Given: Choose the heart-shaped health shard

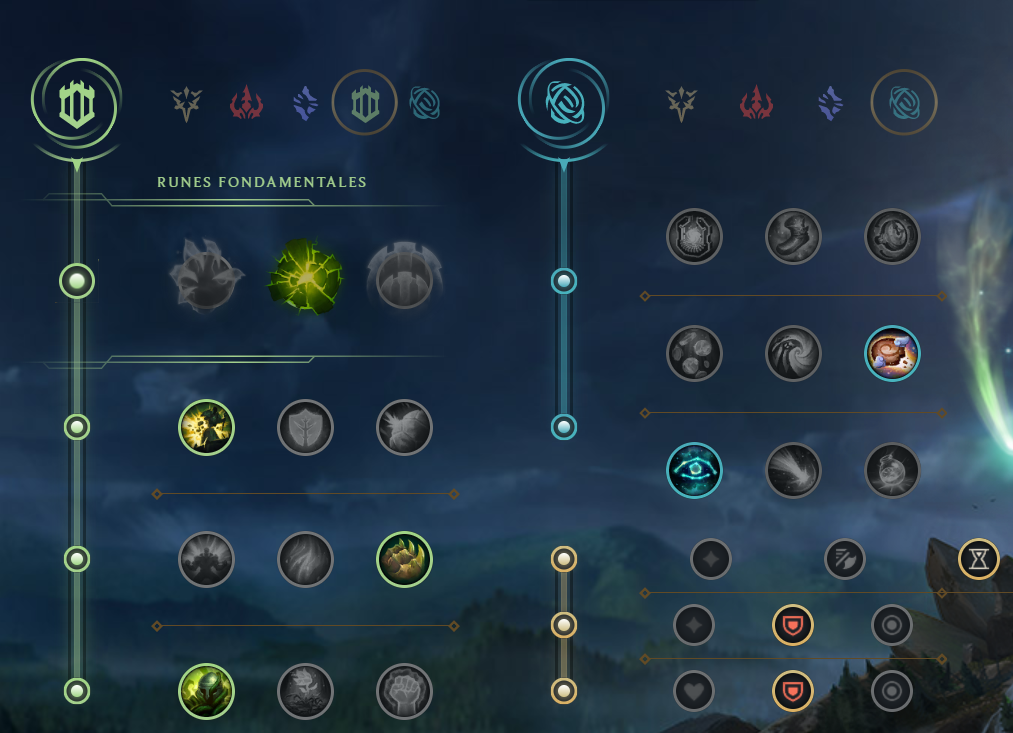Looking at the screenshot, I should (694, 690).
